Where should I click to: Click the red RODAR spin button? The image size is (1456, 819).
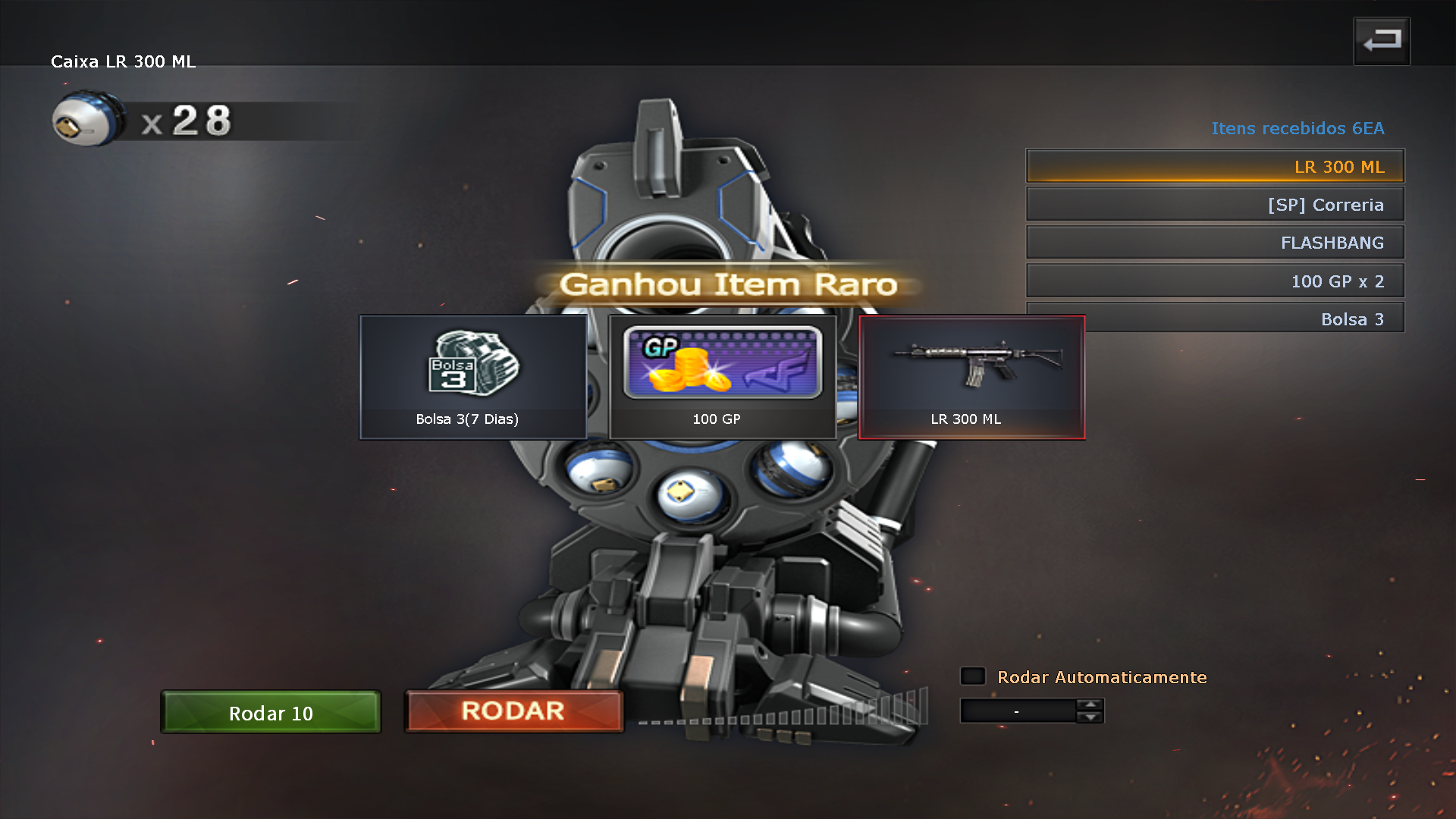point(513,711)
